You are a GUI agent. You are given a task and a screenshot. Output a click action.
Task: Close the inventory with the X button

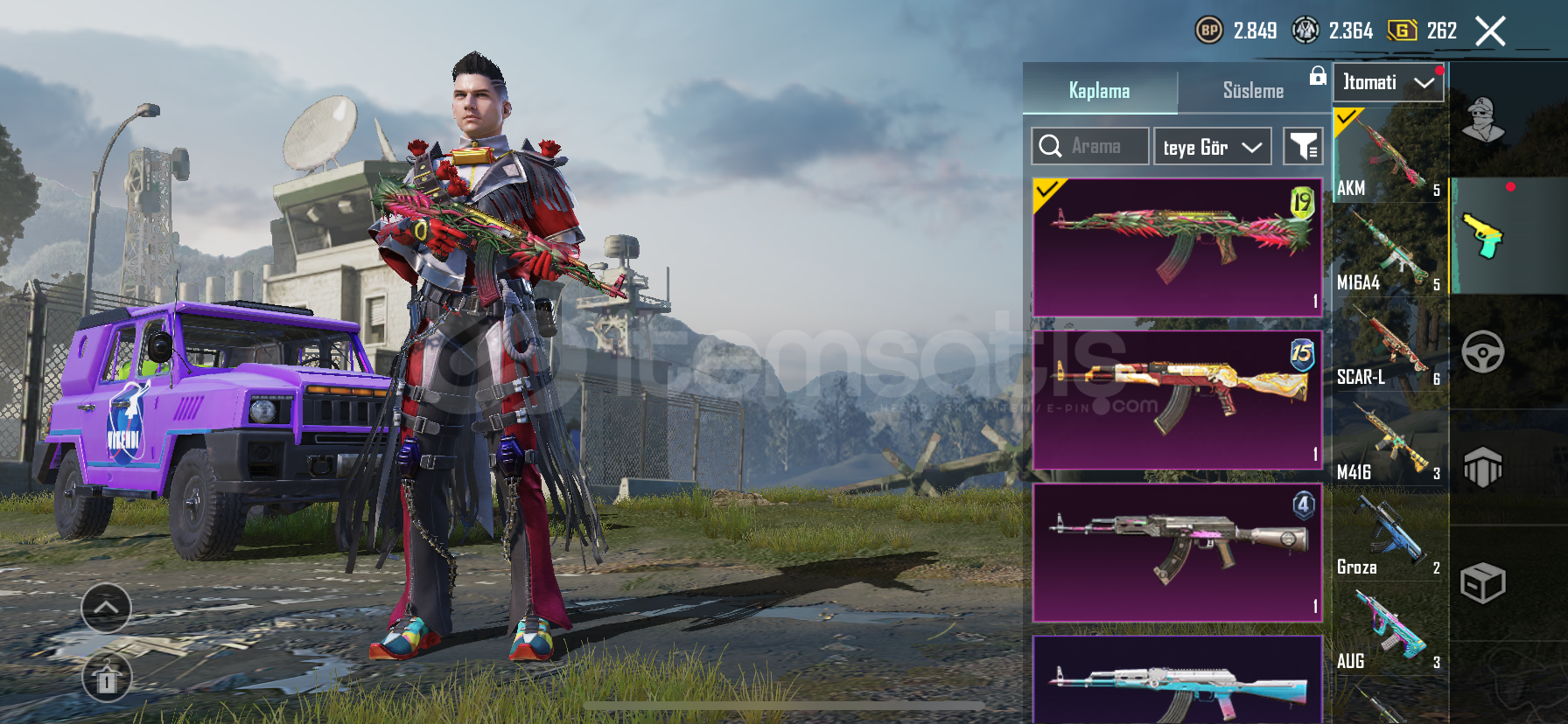(1490, 31)
